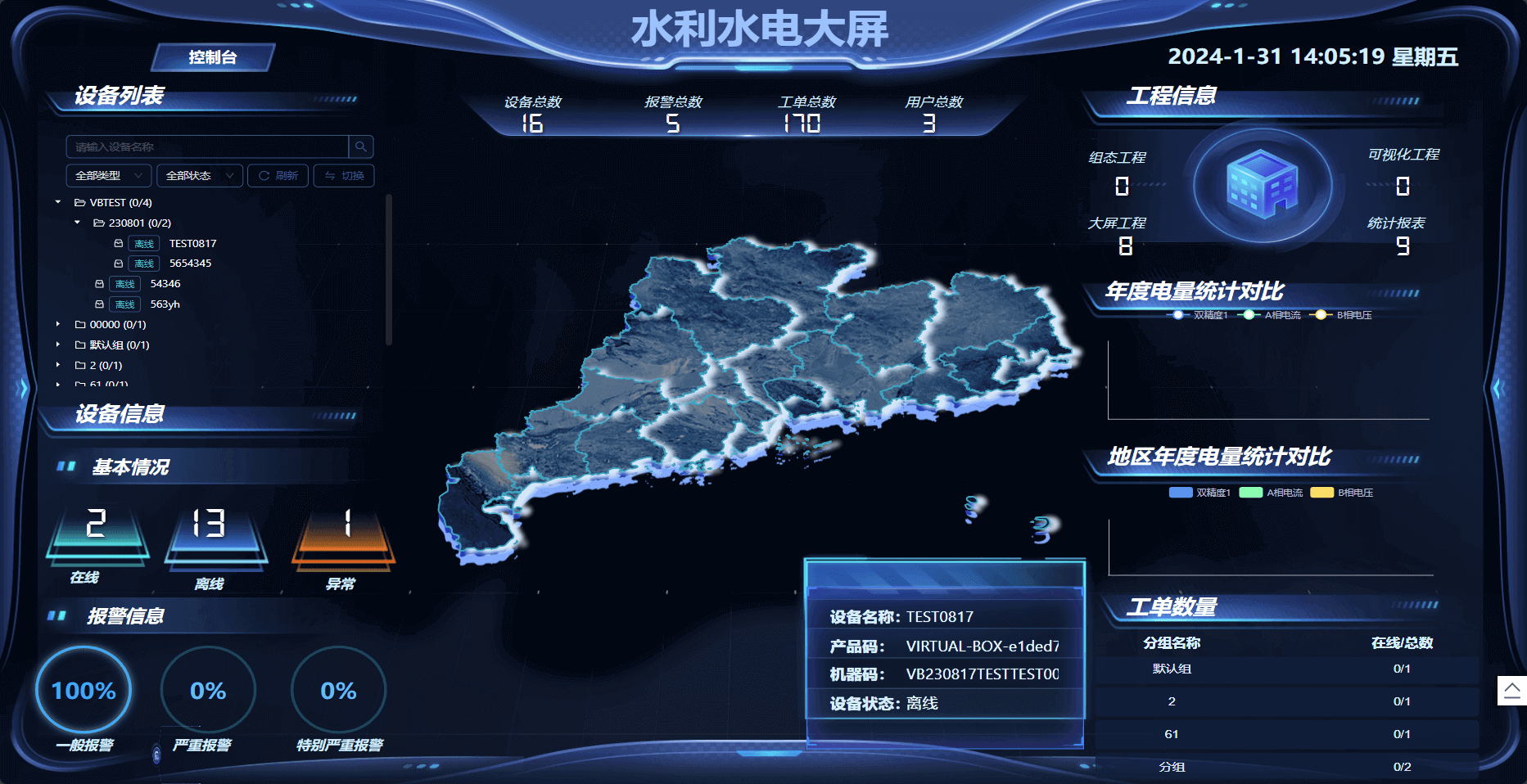This screenshot has height=784, width=1527.
Task: Toggle the B相电压 legend in 地区年度电量统计对比
Action: pos(1342,493)
